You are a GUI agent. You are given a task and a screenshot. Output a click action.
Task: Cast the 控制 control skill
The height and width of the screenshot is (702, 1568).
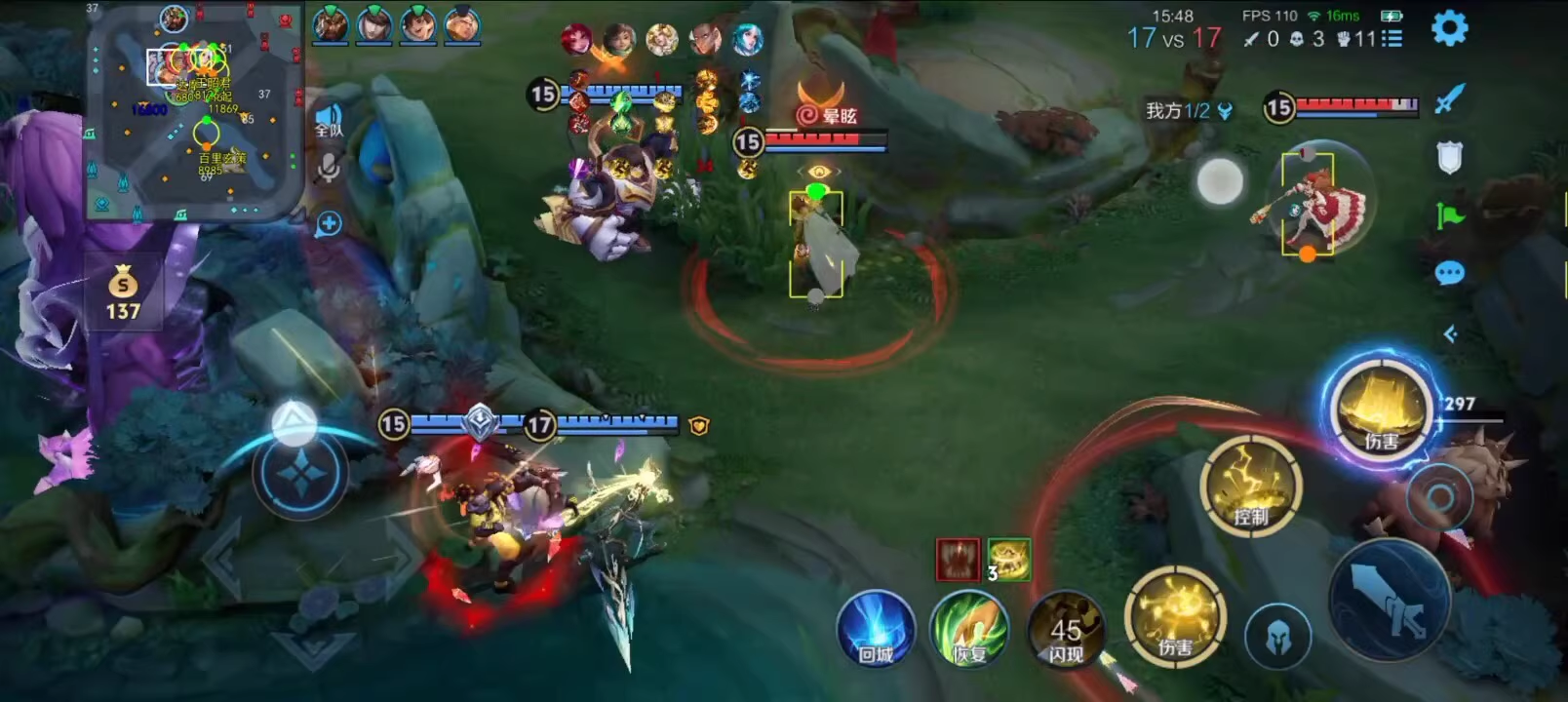[1251, 486]
